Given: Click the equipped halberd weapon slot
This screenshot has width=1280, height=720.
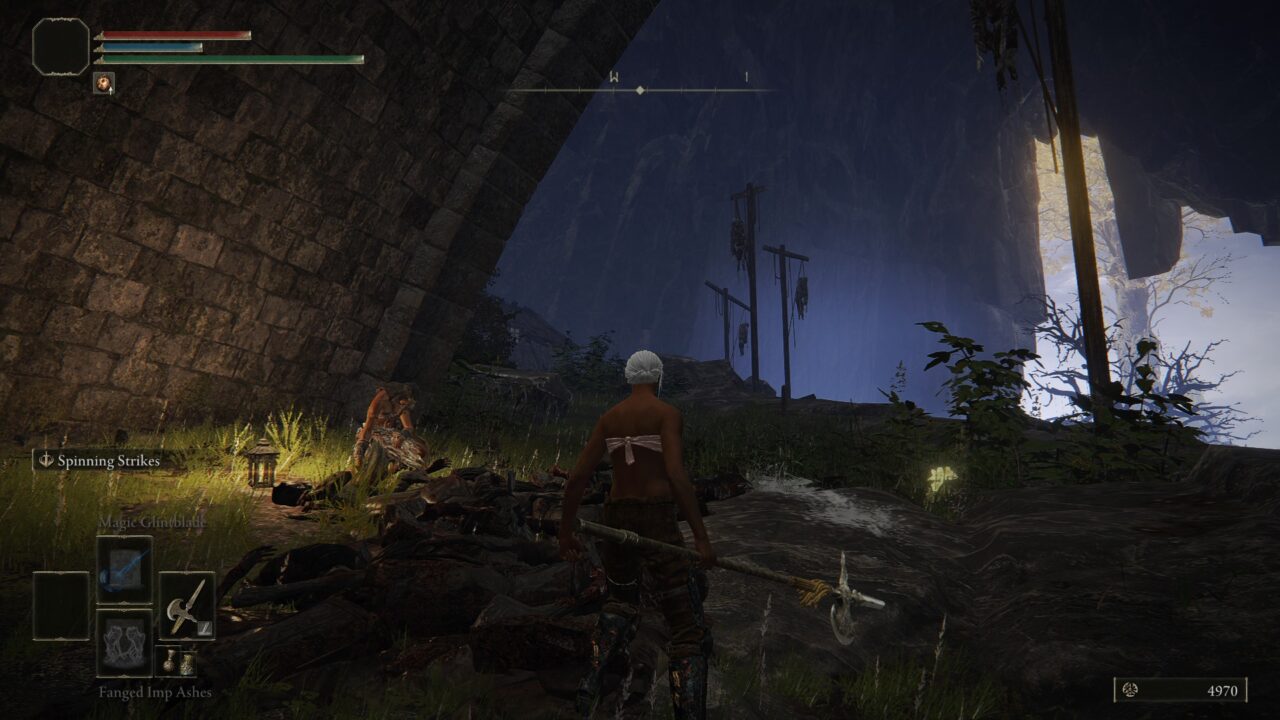Looking at the screenshot, I should [x=186, y=606].
